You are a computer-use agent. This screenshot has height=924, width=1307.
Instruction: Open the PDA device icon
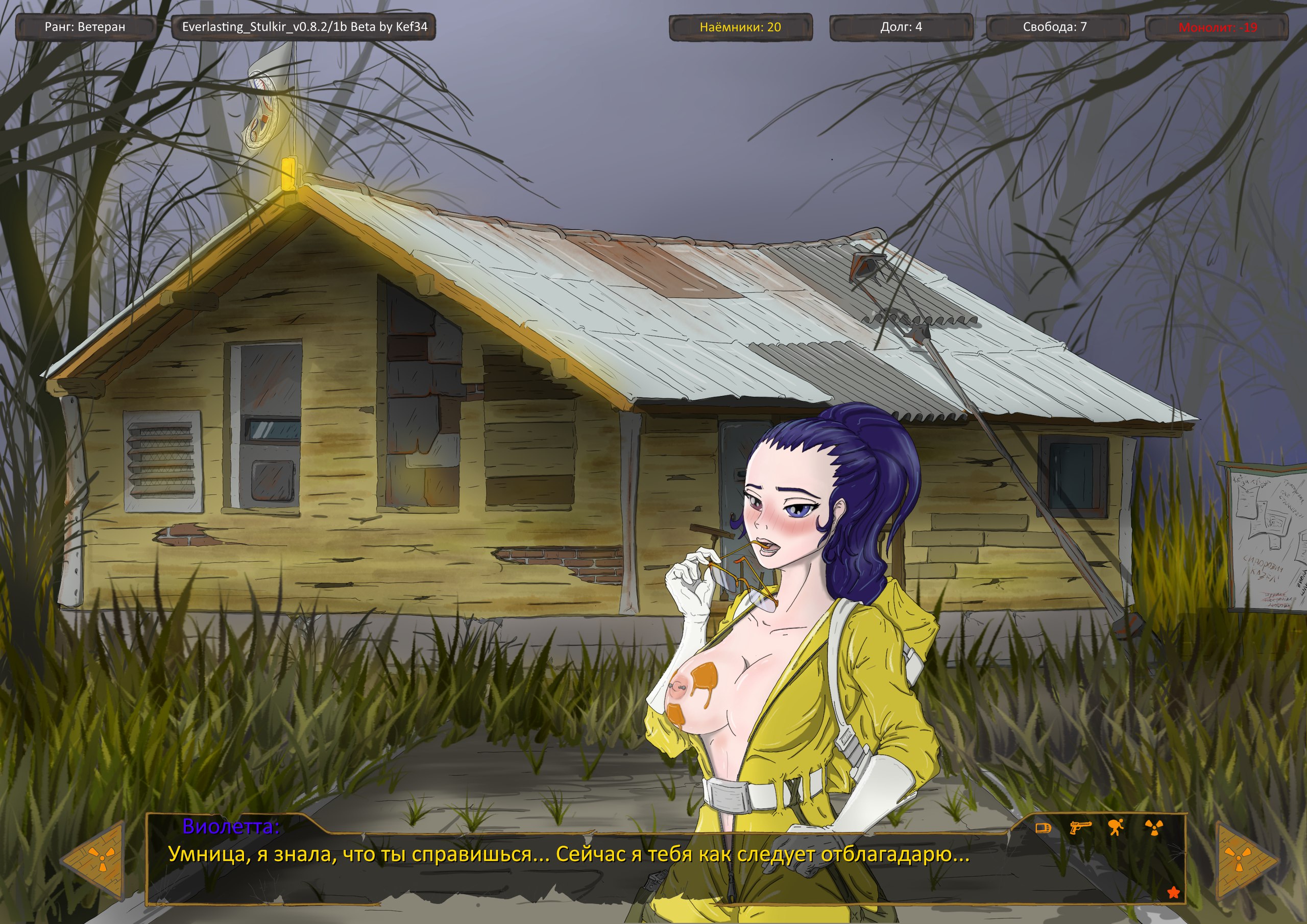pos(1043,828)
